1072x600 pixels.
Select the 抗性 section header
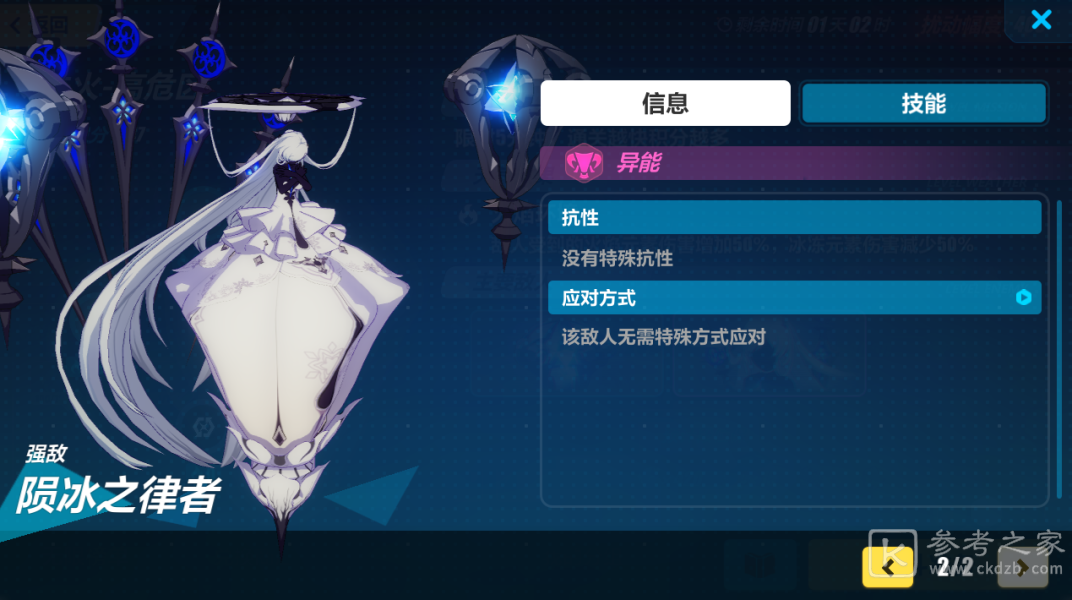point(794,217)
